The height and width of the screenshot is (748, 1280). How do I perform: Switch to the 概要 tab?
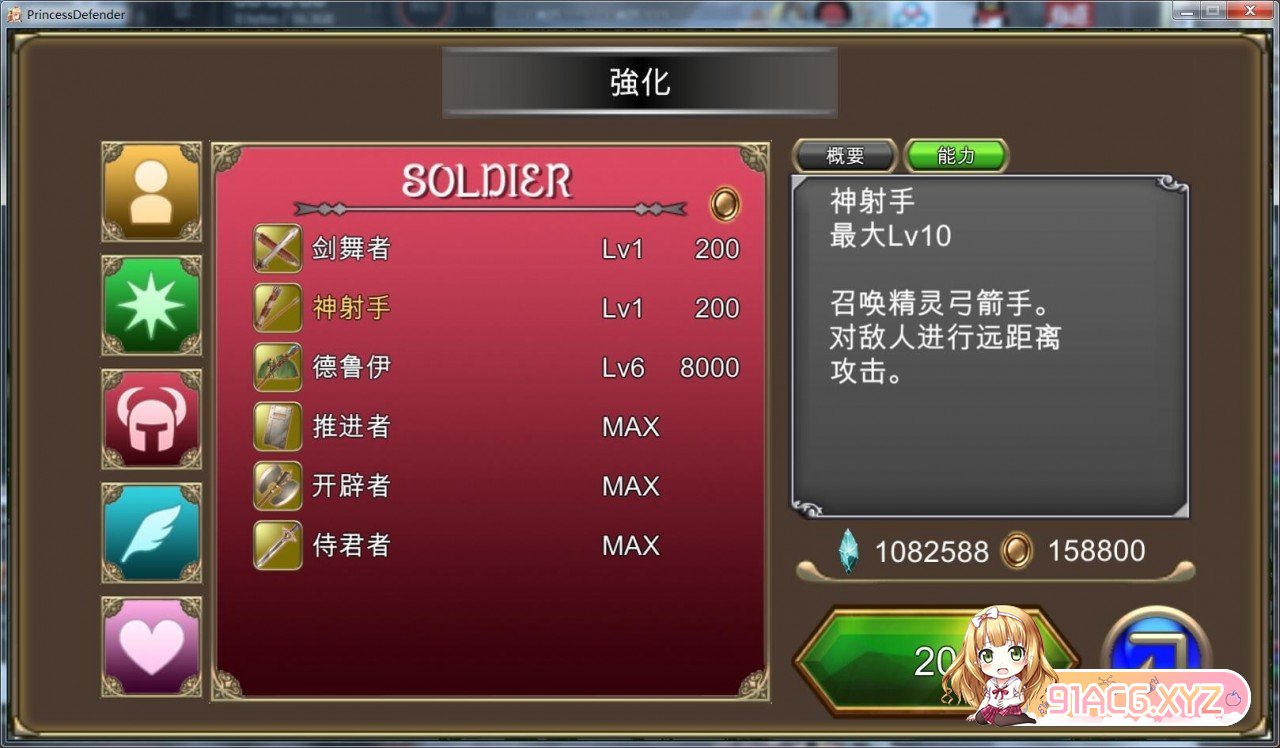pyautogui.click(x=844, y=155)
